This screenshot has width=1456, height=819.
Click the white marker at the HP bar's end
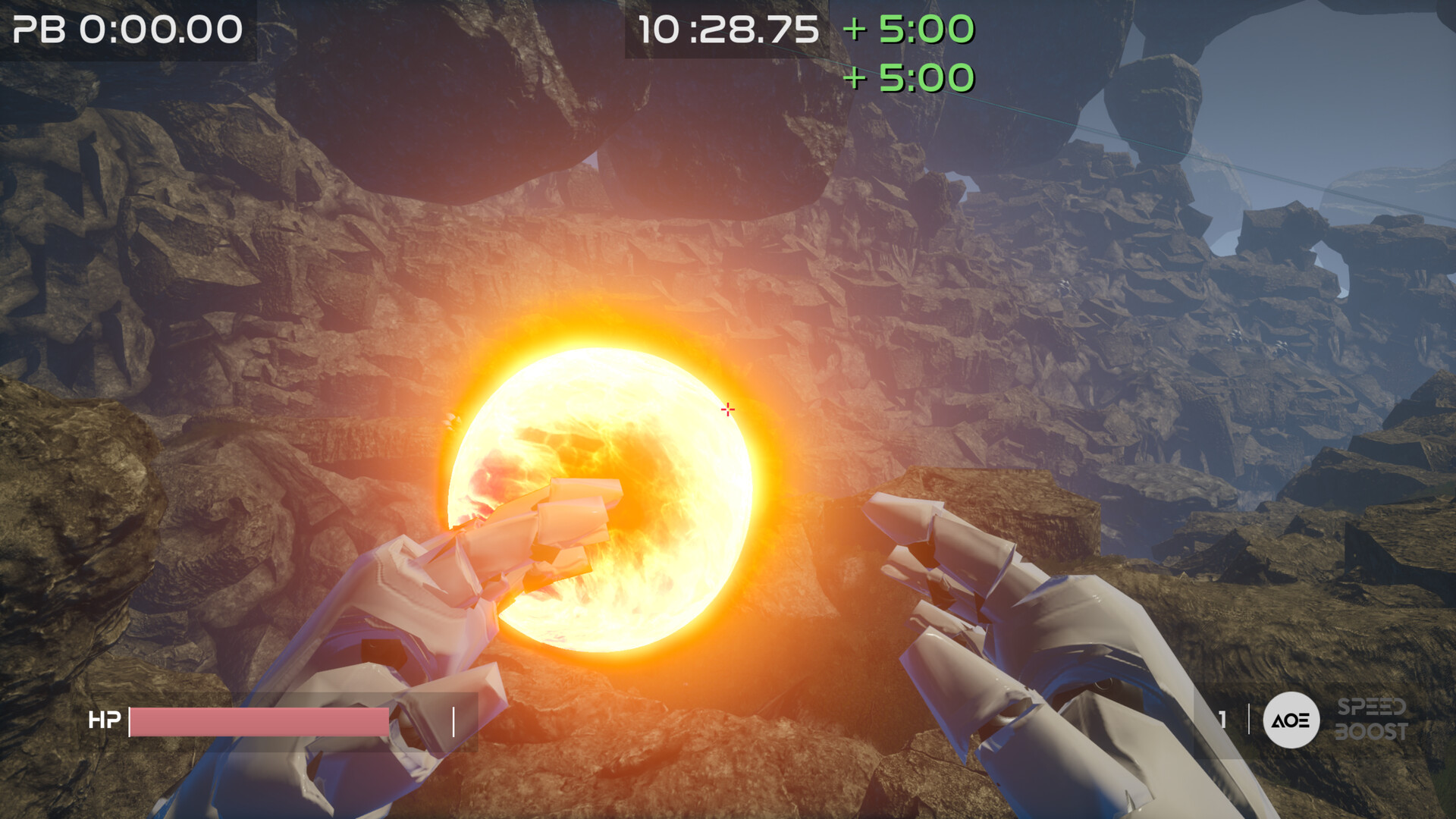point(454,721)
